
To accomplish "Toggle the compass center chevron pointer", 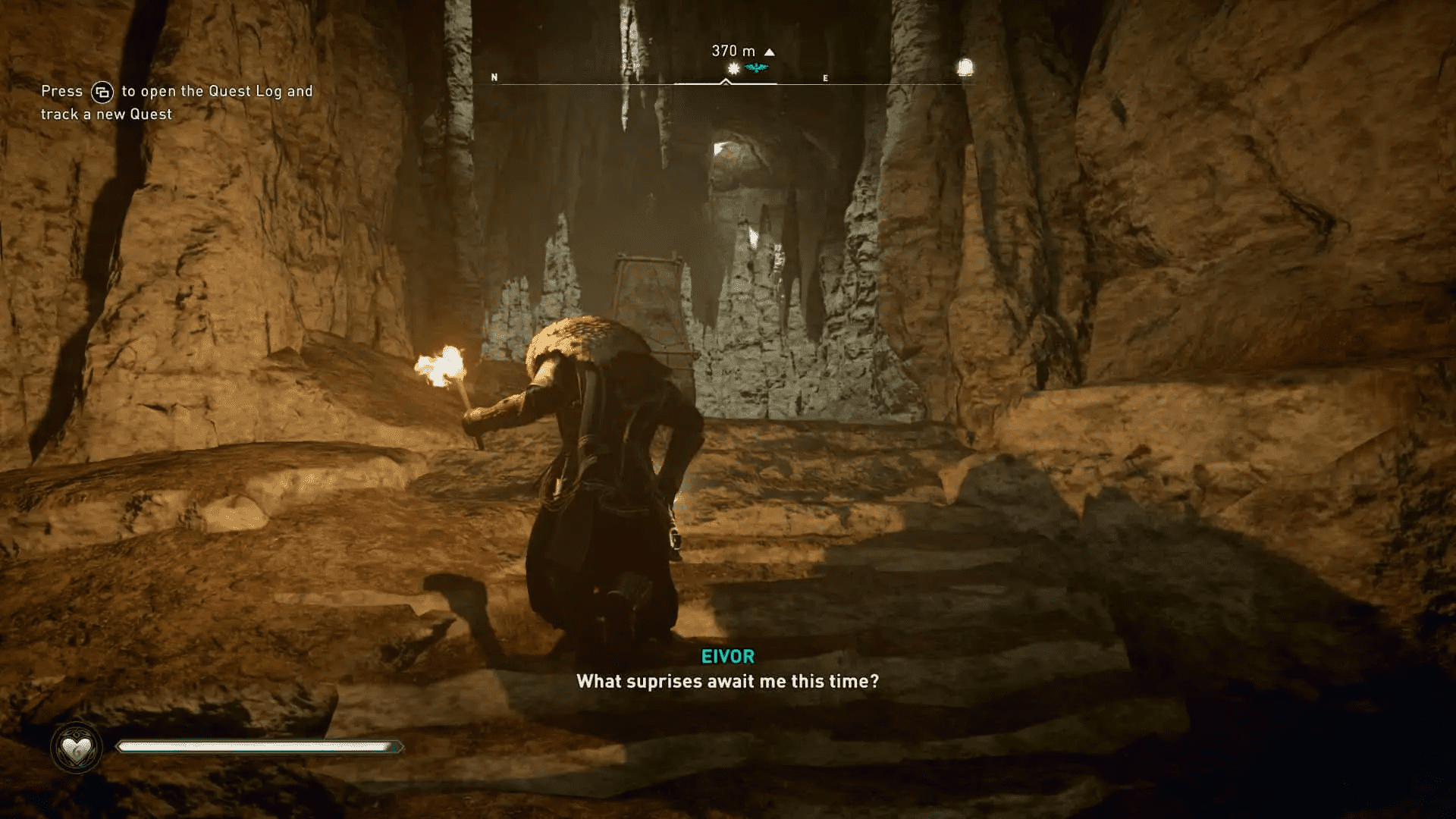I will [725, 83].
